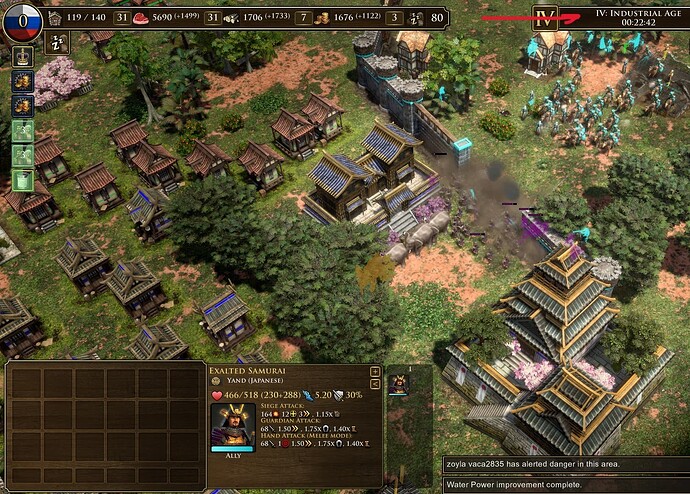This screenshot has width=690, height=494.
Task: Click the crown icon in the left sidebar
Action: [21, 55]
